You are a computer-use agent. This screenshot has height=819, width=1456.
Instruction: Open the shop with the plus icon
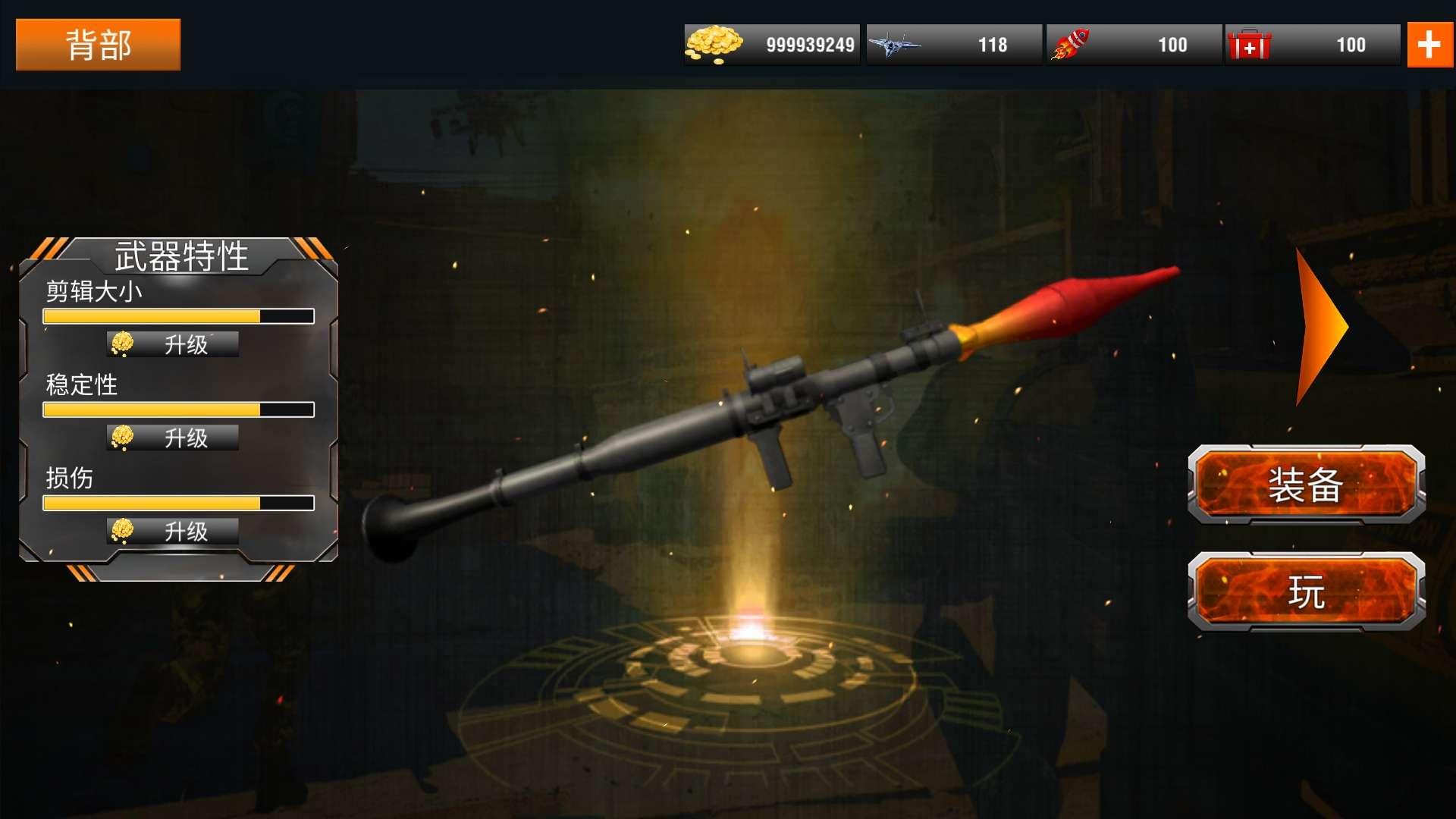[1430, 44]
